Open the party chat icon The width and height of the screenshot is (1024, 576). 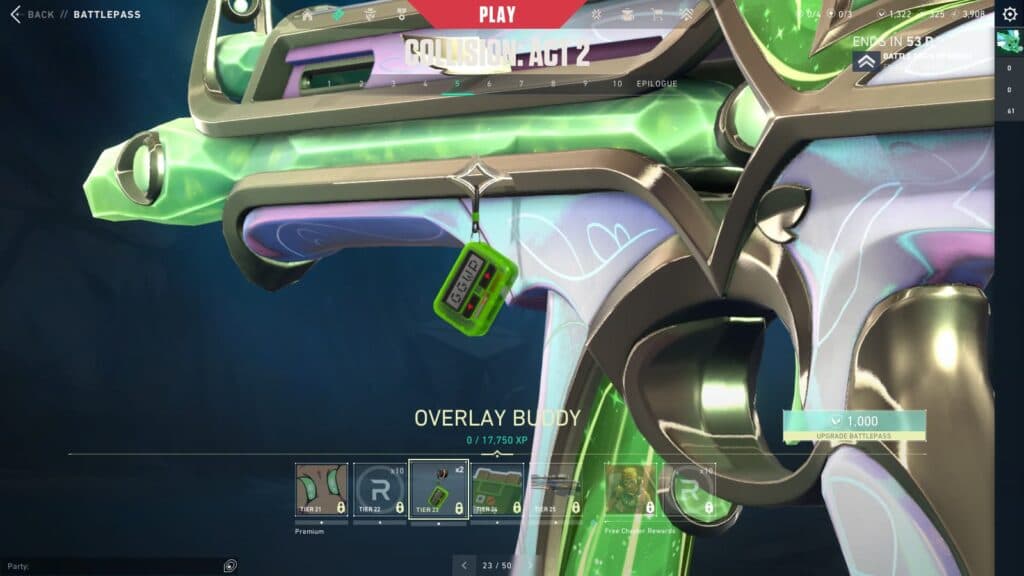click(x=231, y=566)
